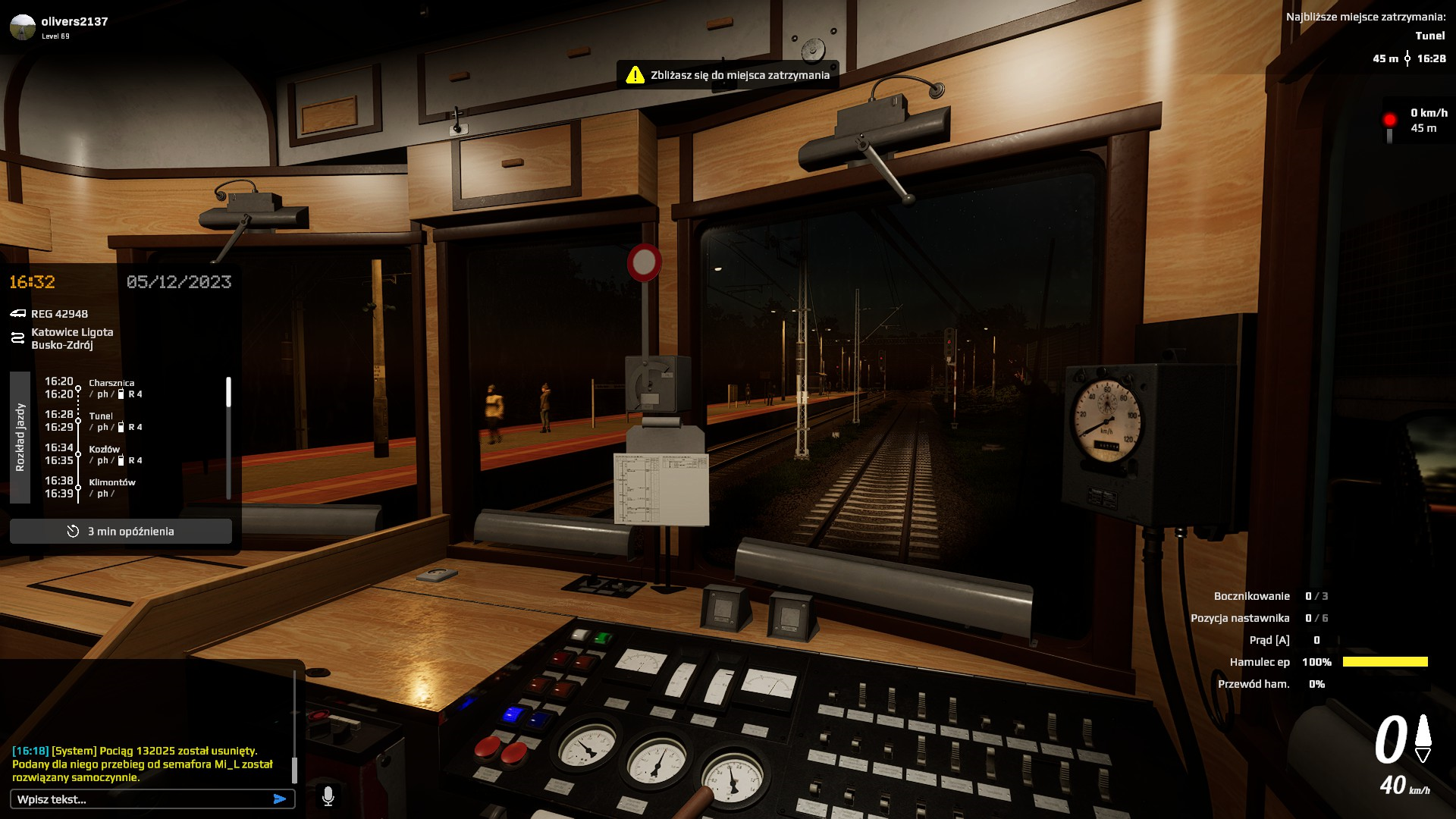1456x819 pixels.
Task: Click the 3 min opóźnienia delay bar
Action: tap(121, 532)
